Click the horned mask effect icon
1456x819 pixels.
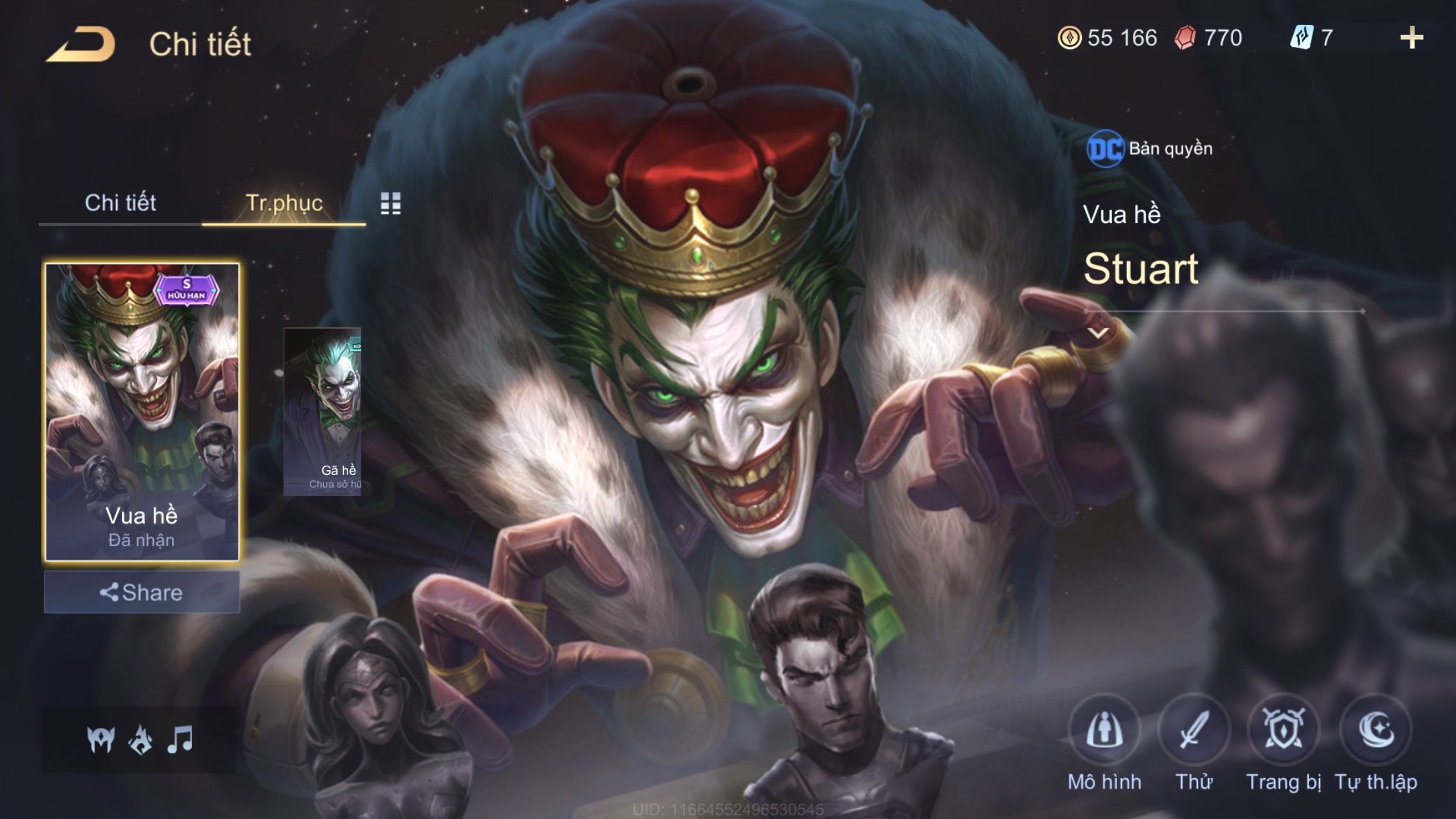pyautogui.click(x=100, y=740)
